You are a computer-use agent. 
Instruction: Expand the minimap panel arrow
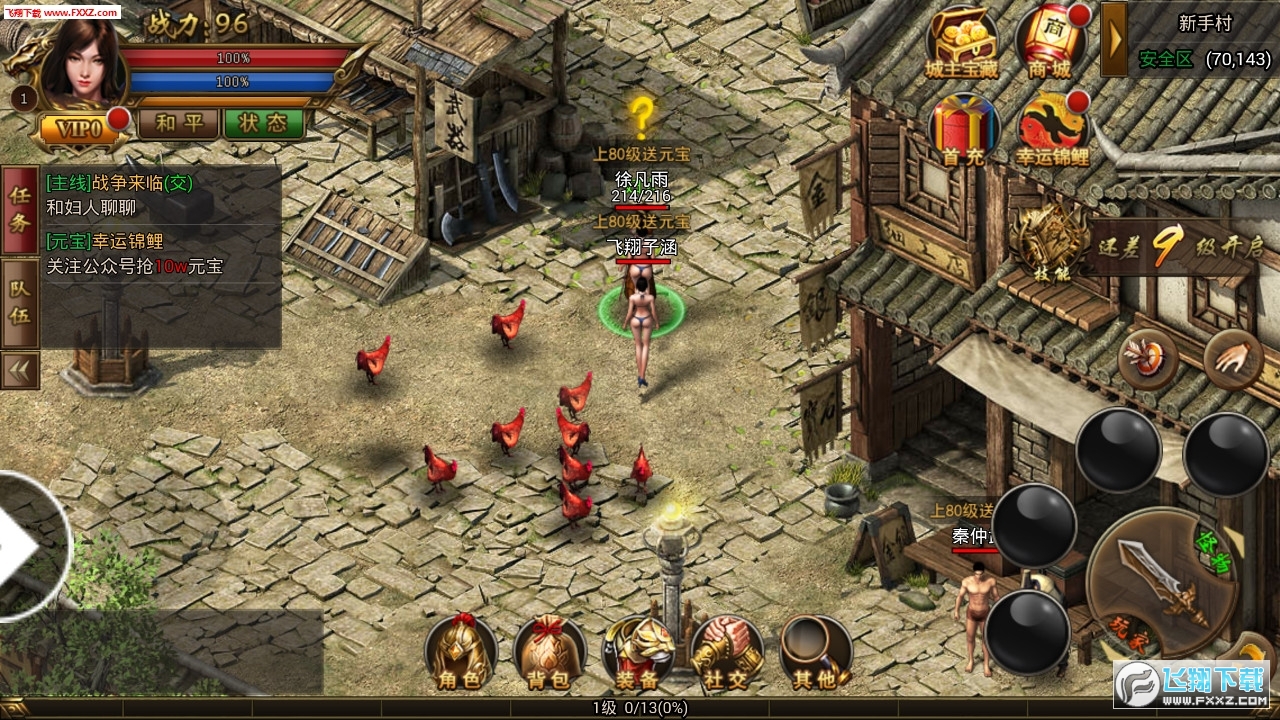(x=1113, y=39)
